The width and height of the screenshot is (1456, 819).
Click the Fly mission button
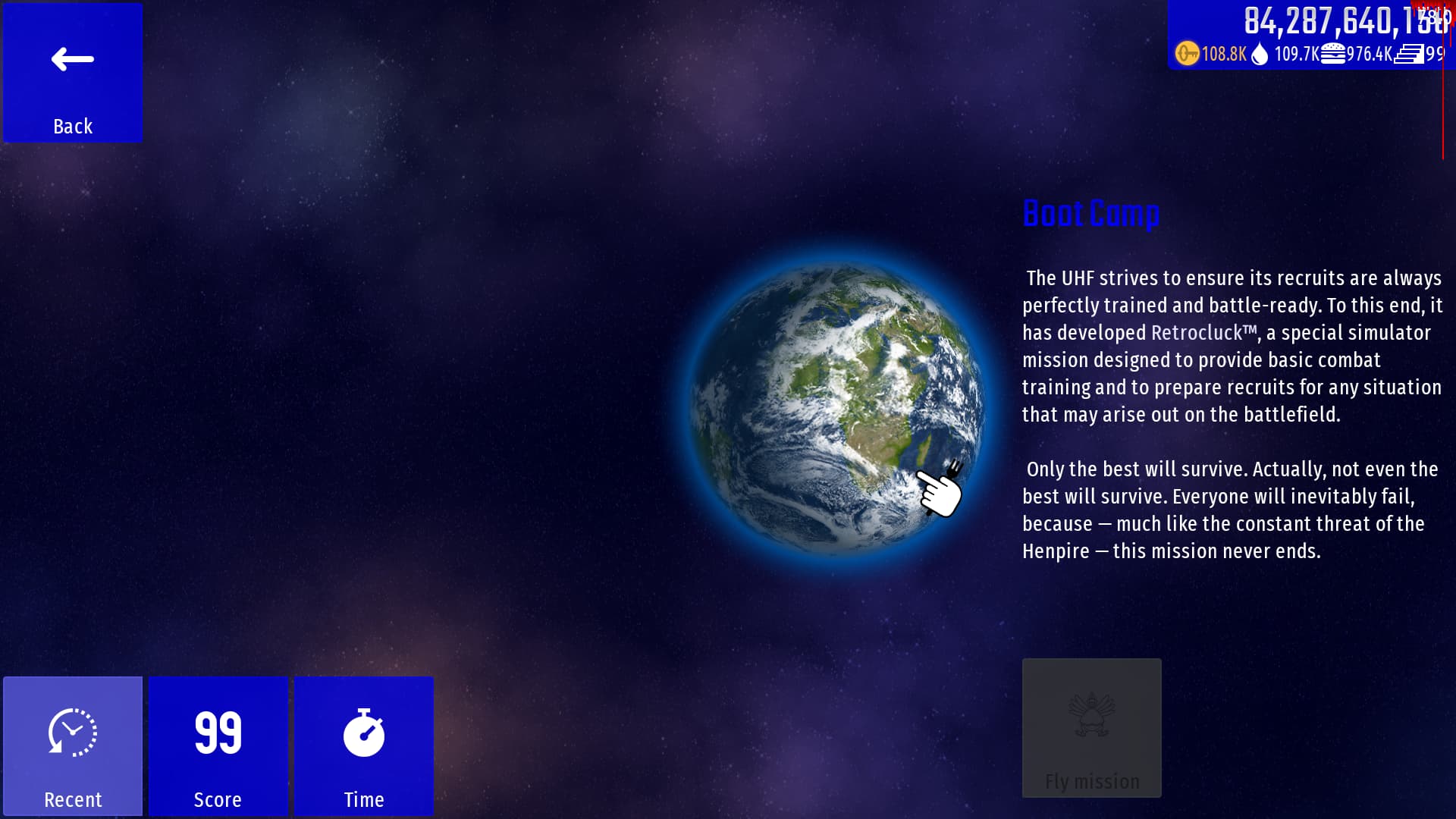point(1091,728)
